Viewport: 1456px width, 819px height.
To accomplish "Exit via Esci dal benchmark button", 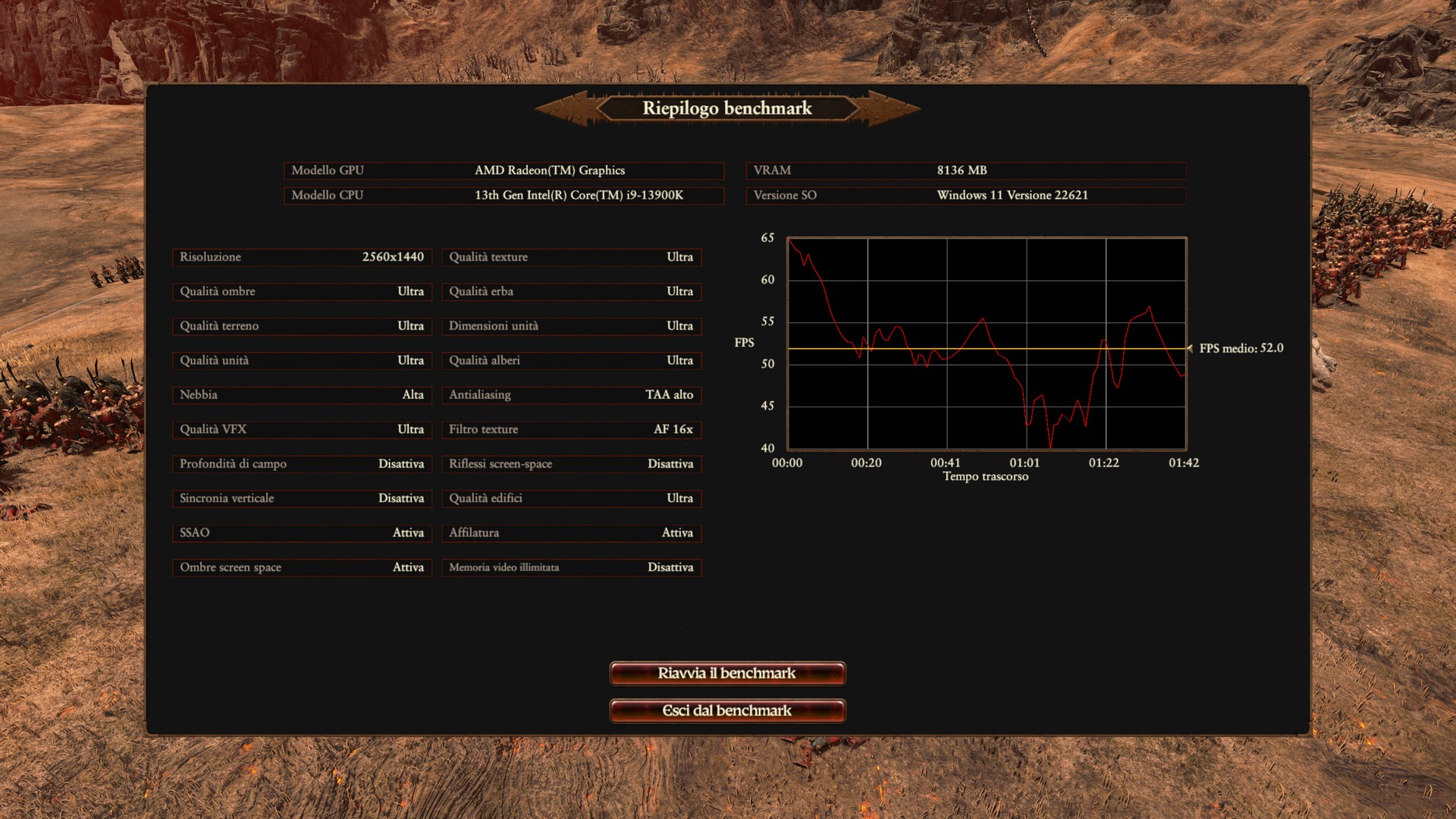I will [727, 711].
